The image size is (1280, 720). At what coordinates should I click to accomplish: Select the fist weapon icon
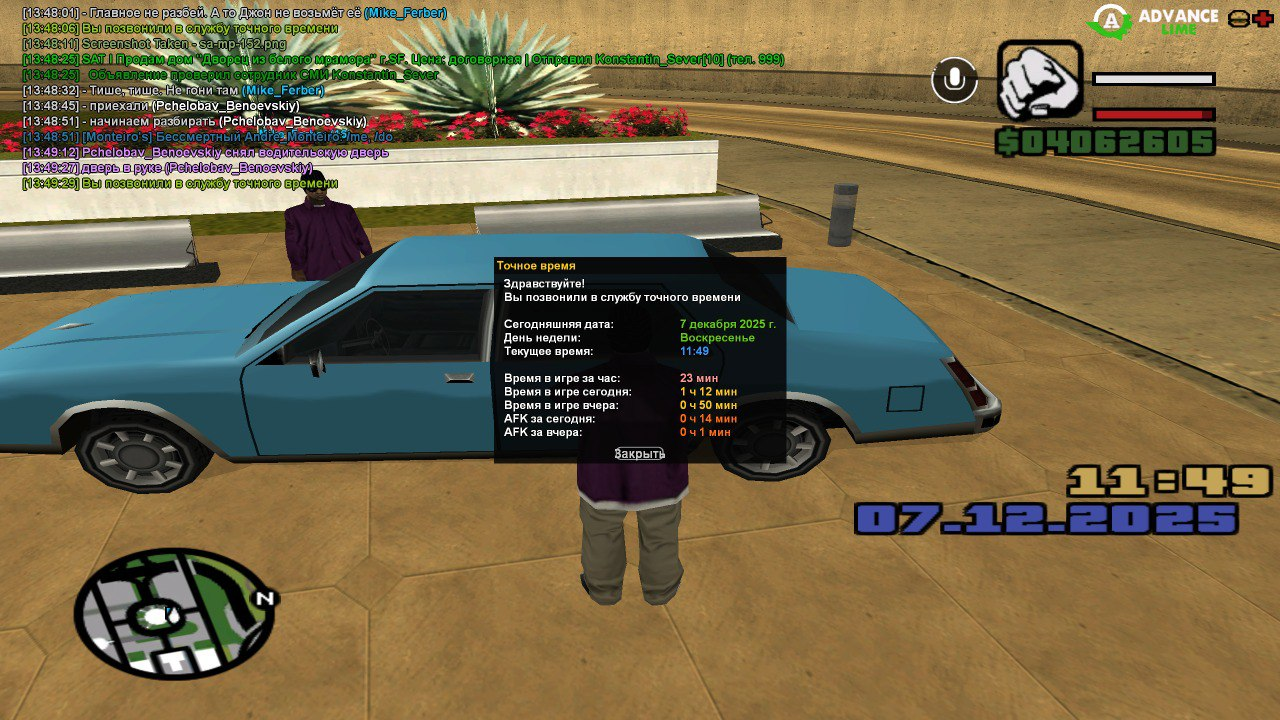pyautogui.click(x=1039, y=81)
